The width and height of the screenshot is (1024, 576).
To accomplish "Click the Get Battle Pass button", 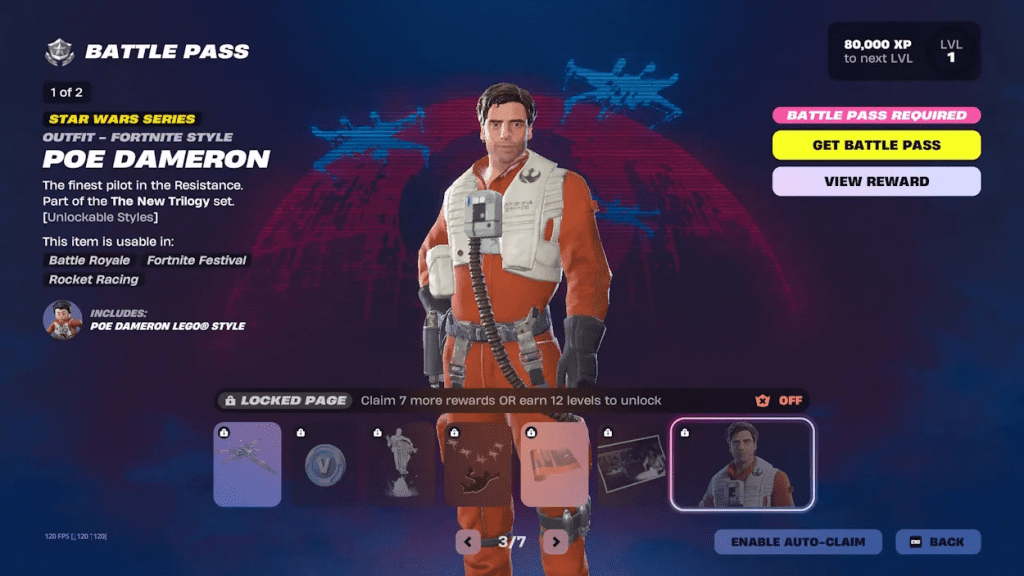I will pyautogui.click(x=876, y=145).
